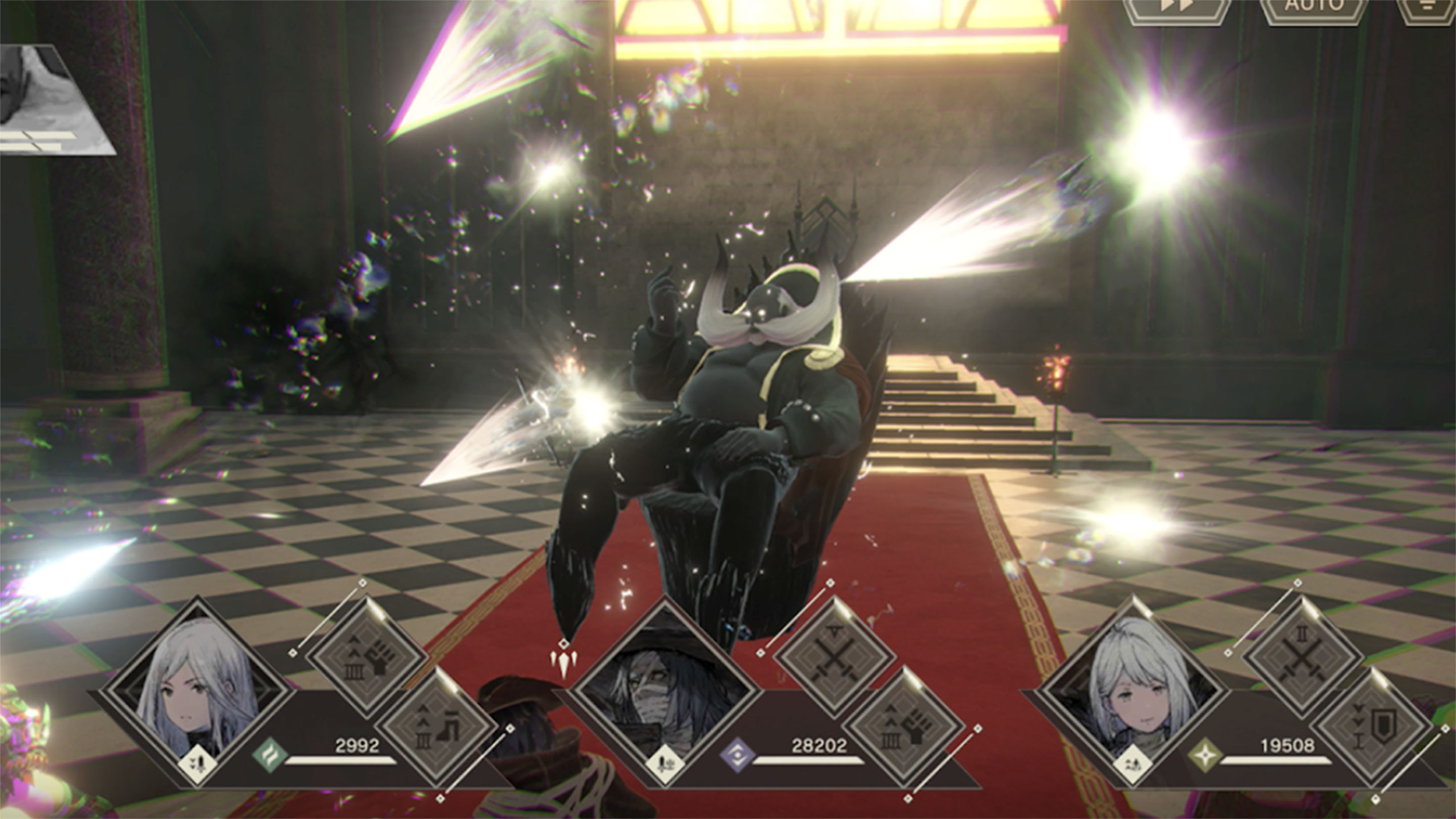Viewport: 1456px width, 819px height.
Task: Toggle the AUTO battle button
Action: 1313,9
